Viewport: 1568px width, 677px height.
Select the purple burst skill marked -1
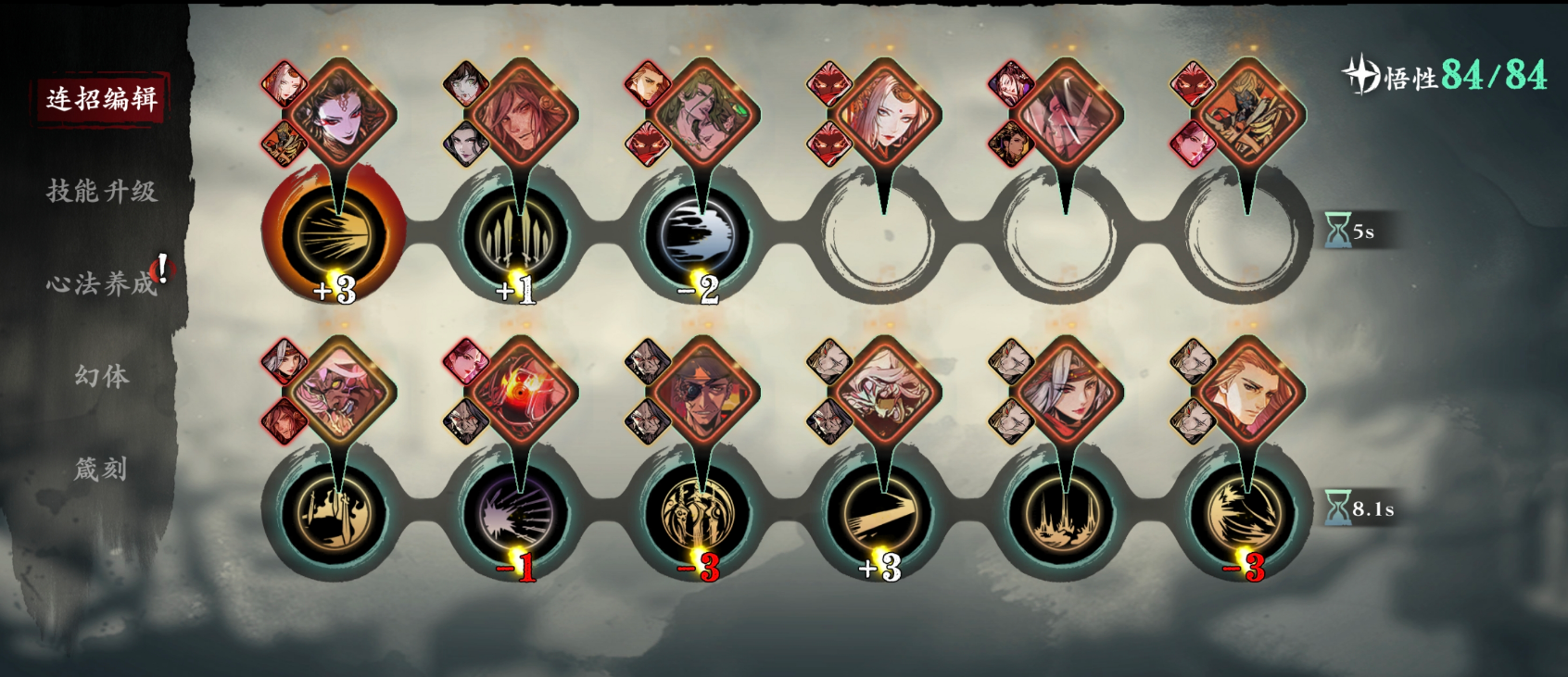click(516, 512)
